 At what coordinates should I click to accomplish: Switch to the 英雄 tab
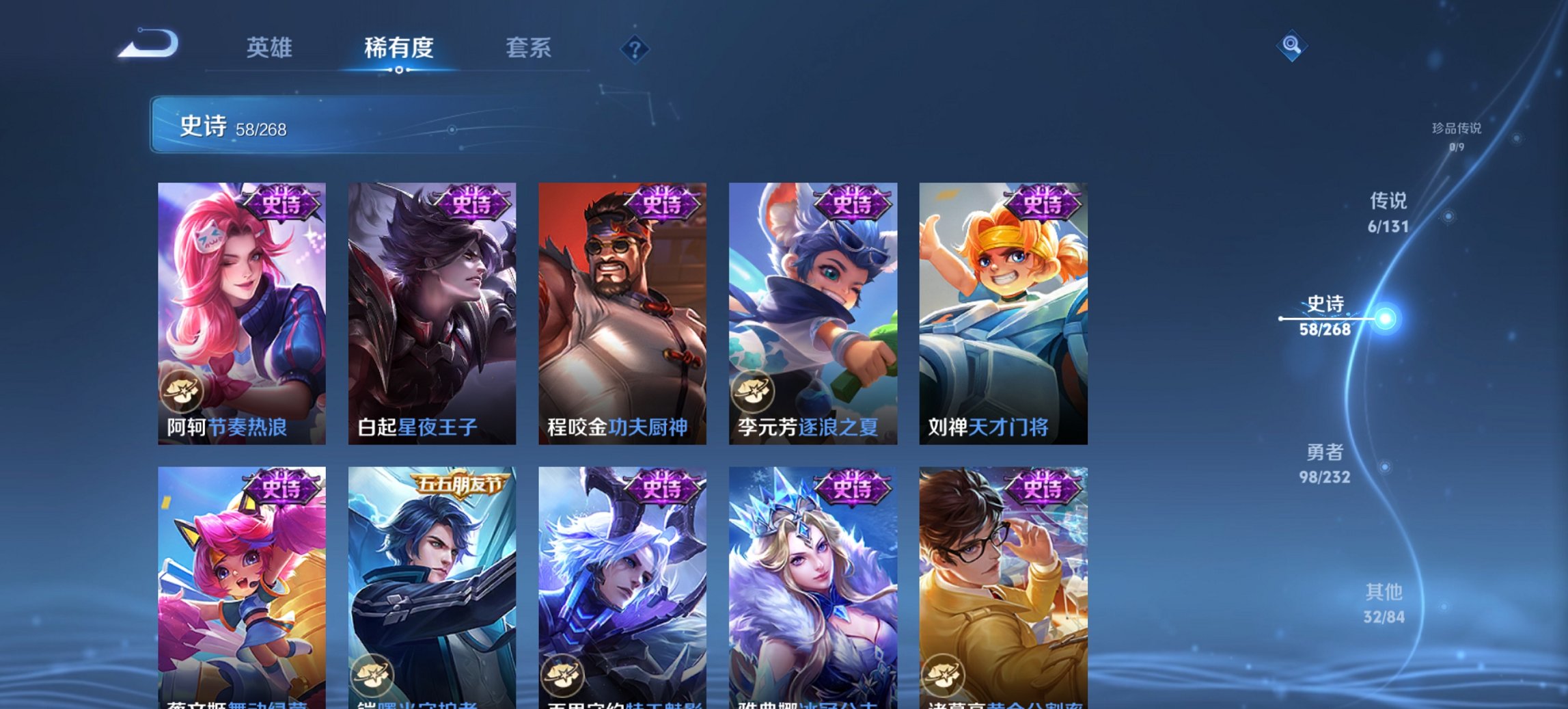click(271, 48)
